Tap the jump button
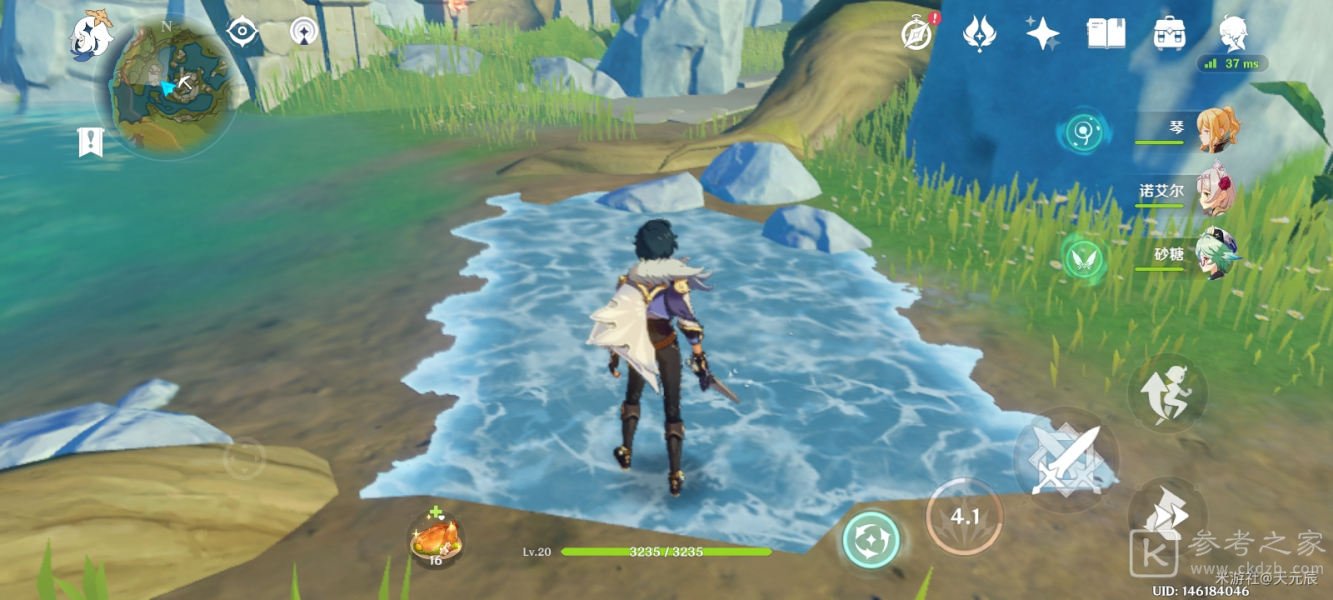This screenshot has height=600, width=1333. tap(1166, 393)
